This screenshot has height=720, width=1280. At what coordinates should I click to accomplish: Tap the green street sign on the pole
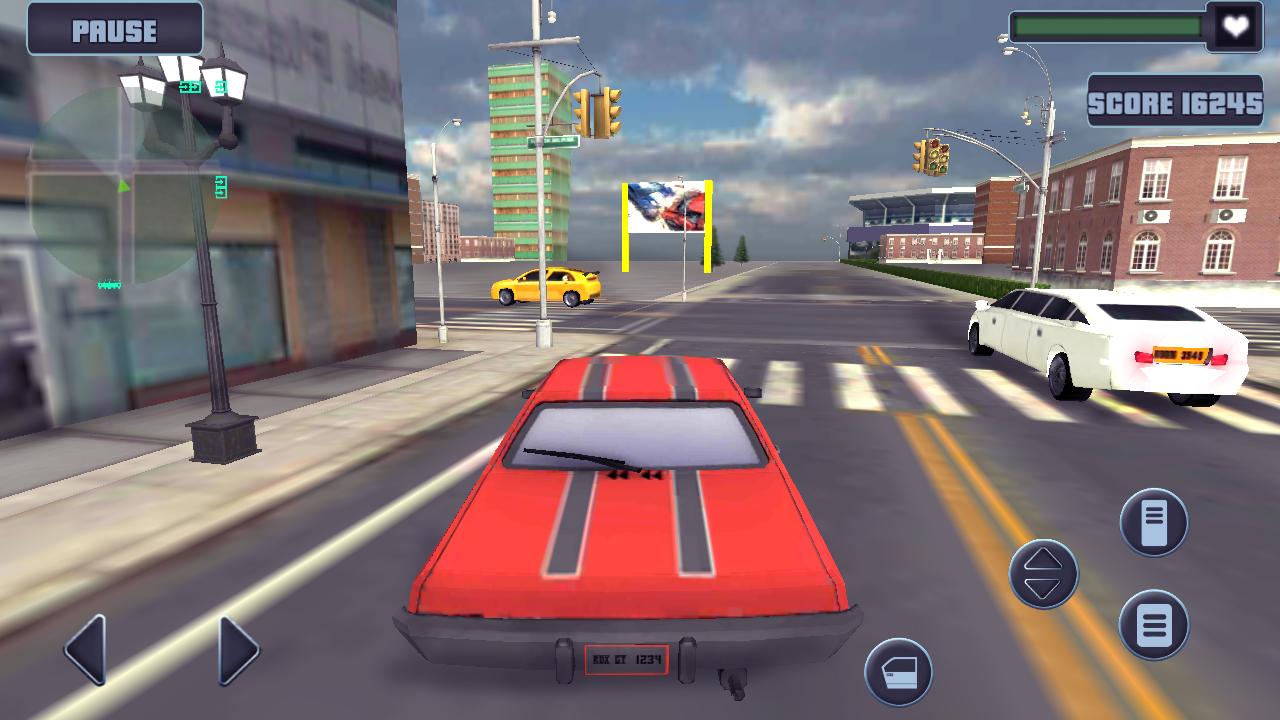pos(553,140)
